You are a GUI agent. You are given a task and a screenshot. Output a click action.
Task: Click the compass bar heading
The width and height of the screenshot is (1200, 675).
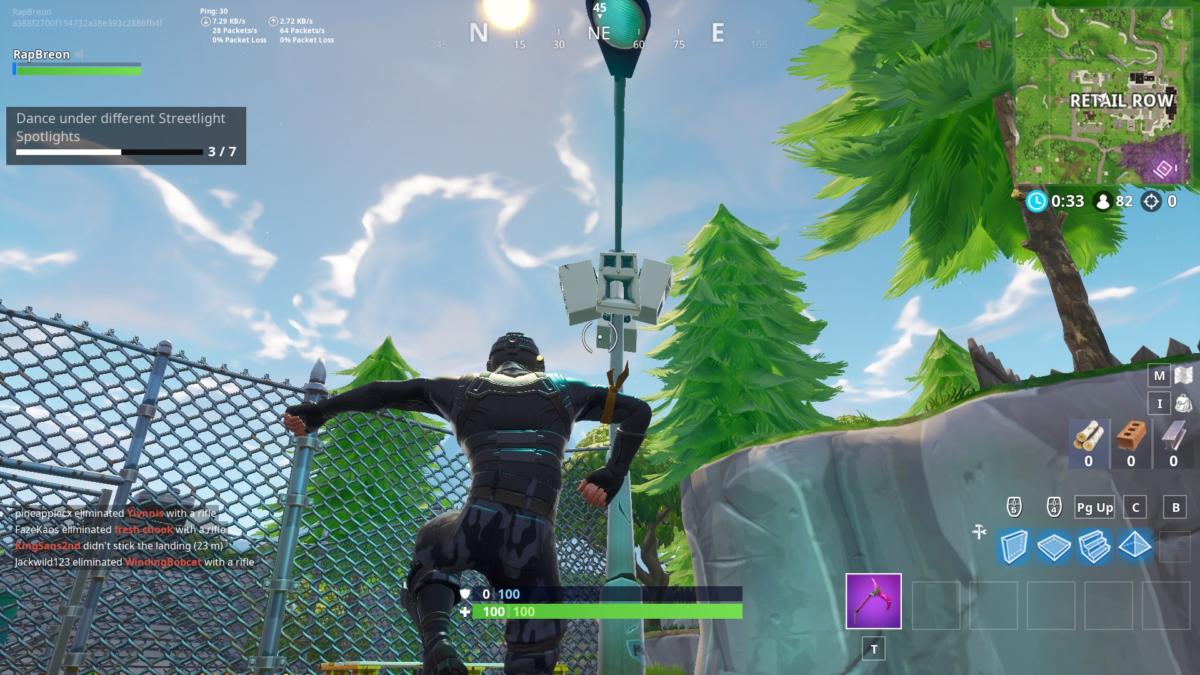coord(598,34)
